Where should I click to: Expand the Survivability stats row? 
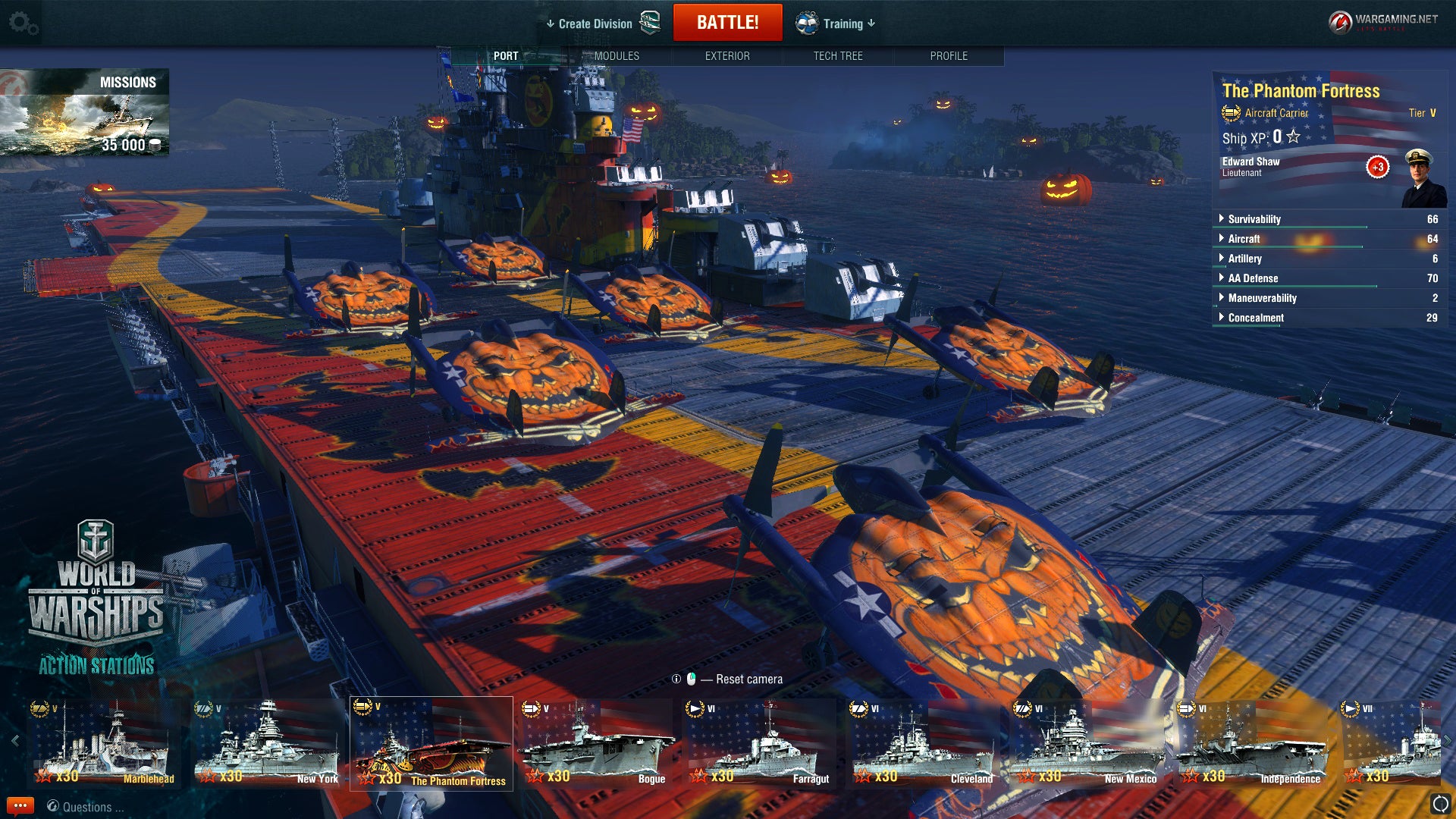pos(1254,219)
